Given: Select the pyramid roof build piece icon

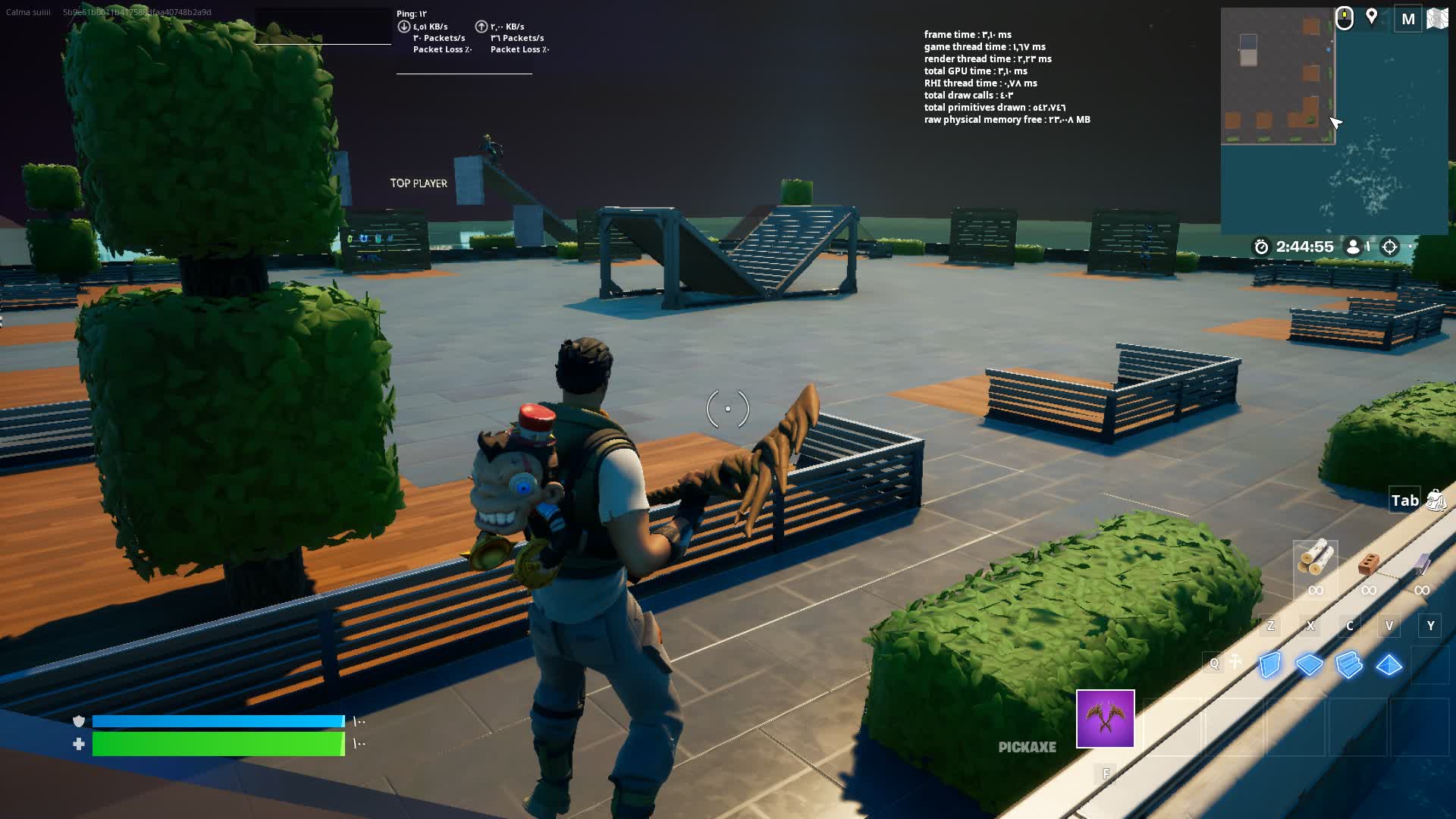Looking at the screenshot, I should pos(1389,664).
